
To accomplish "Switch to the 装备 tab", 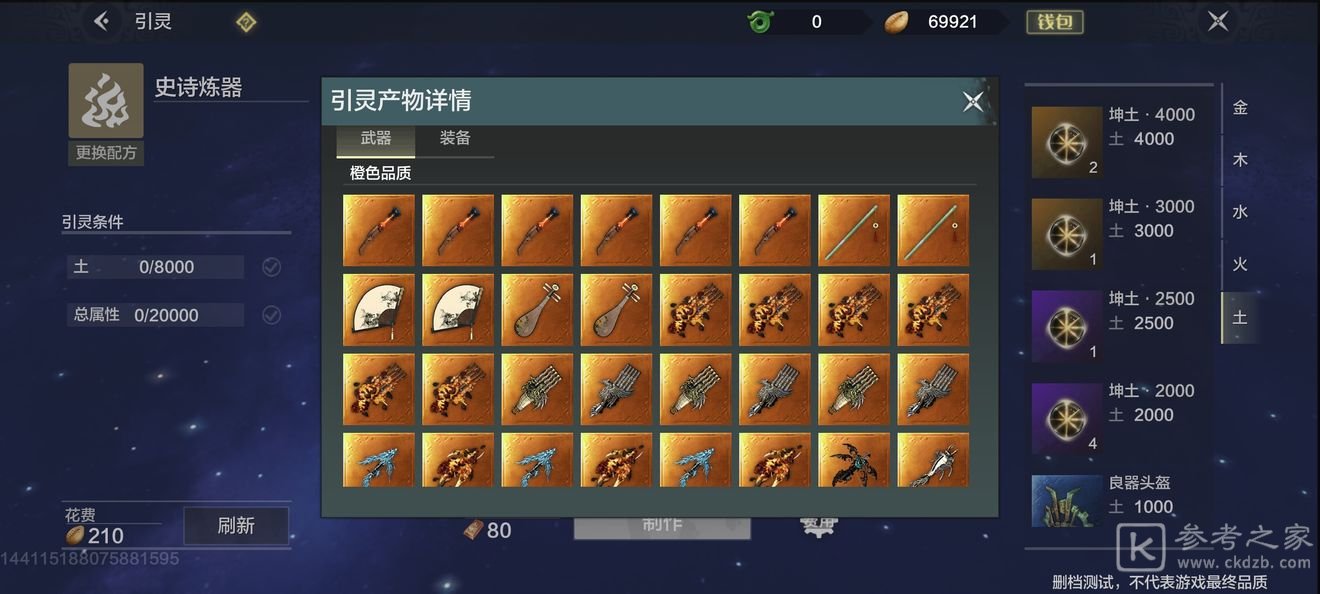I will point(455,139).
